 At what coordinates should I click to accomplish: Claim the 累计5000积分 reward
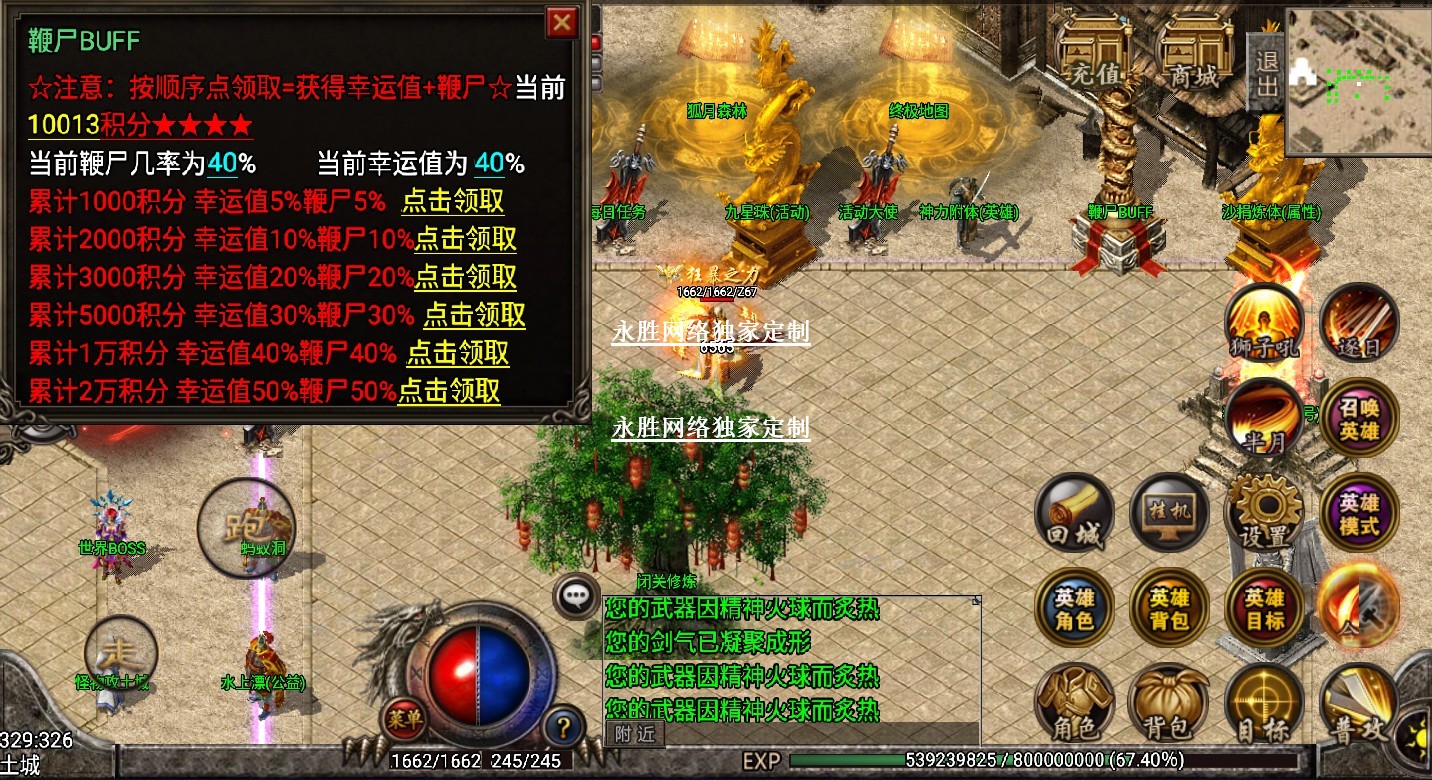(x=474, y=315)
